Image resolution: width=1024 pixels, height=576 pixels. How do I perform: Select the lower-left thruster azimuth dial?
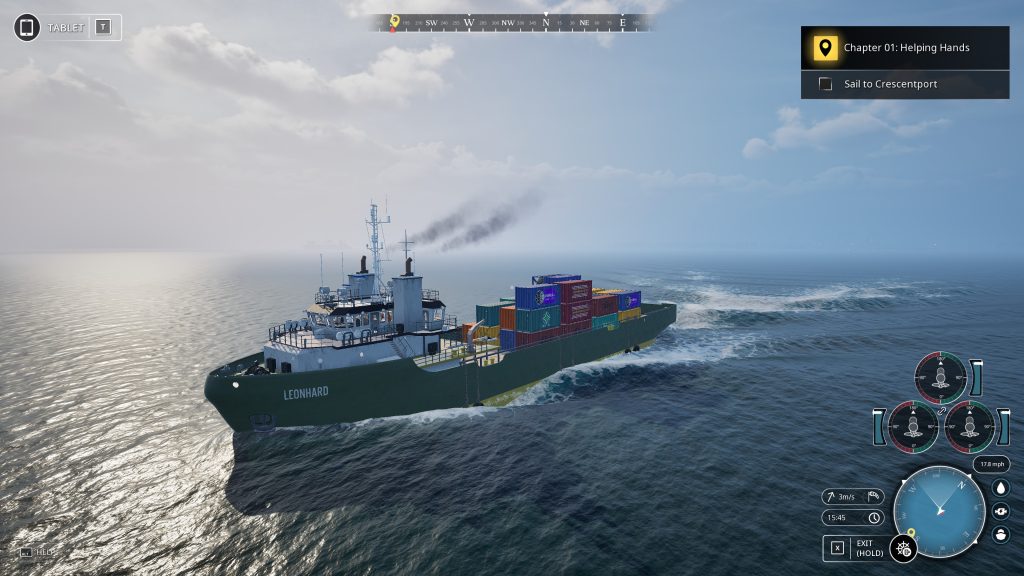pos(913,426)
